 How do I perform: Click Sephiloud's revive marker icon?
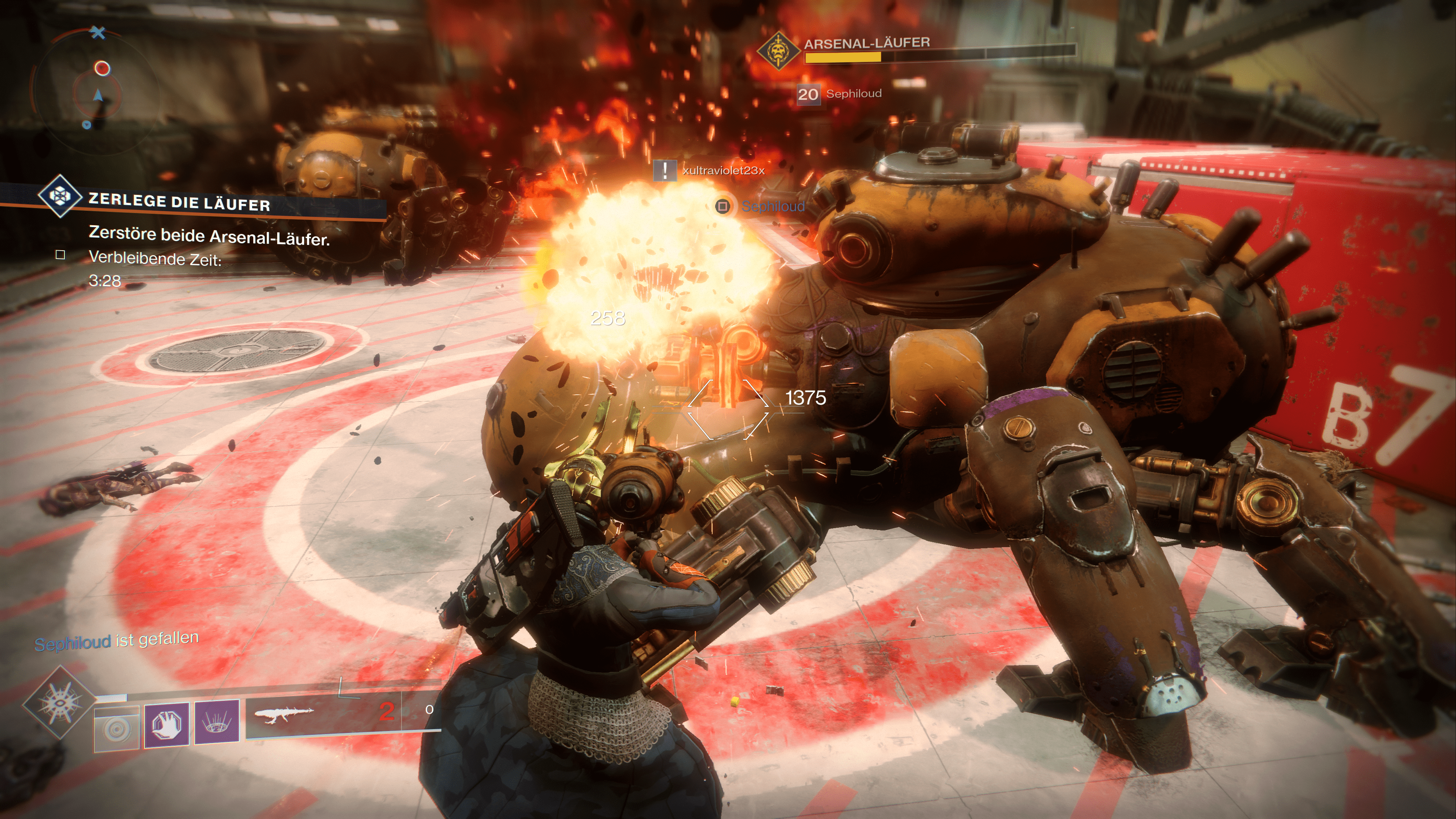[723, 206]
